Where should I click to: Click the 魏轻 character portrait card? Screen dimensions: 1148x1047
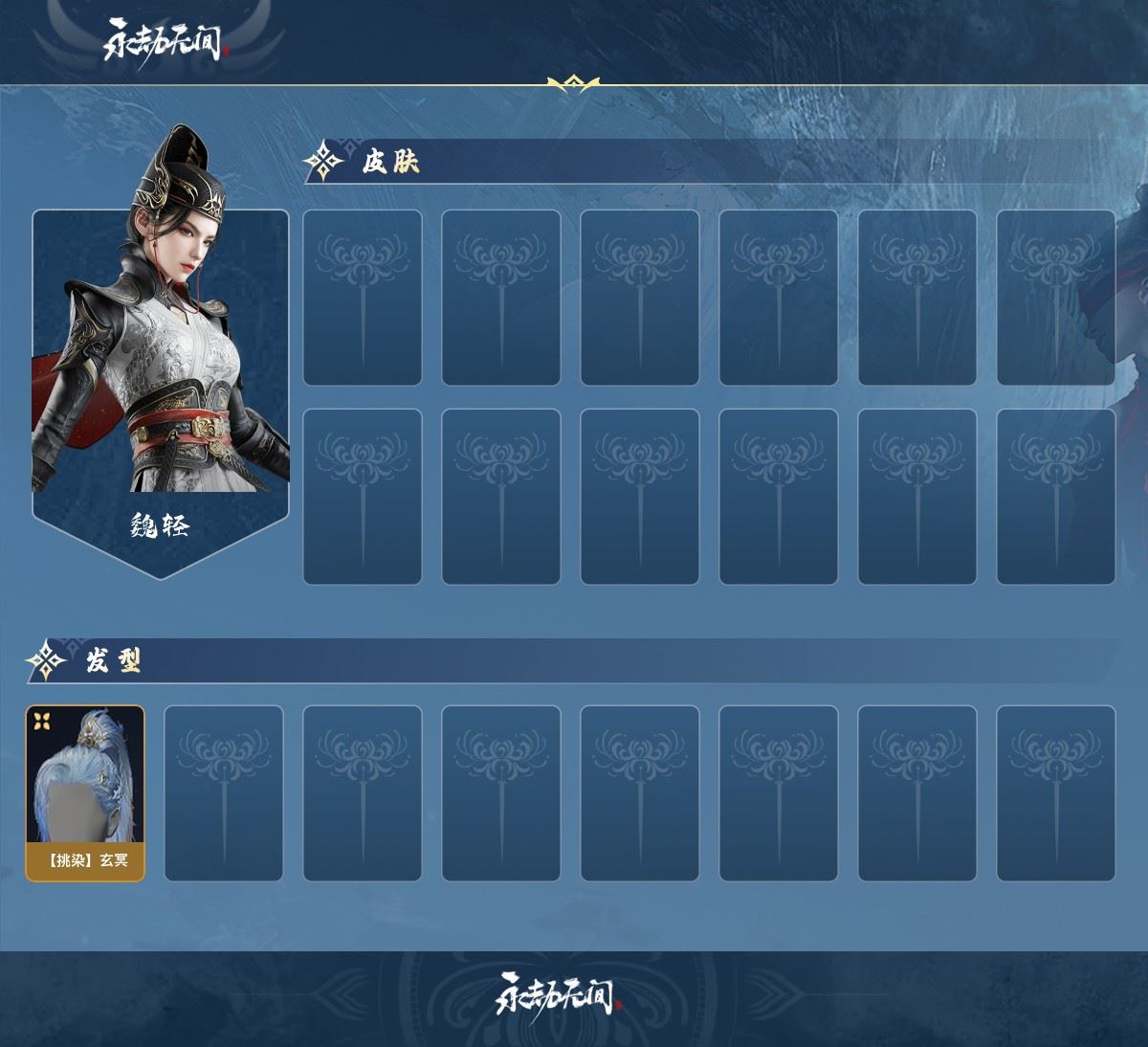point(160,373)
